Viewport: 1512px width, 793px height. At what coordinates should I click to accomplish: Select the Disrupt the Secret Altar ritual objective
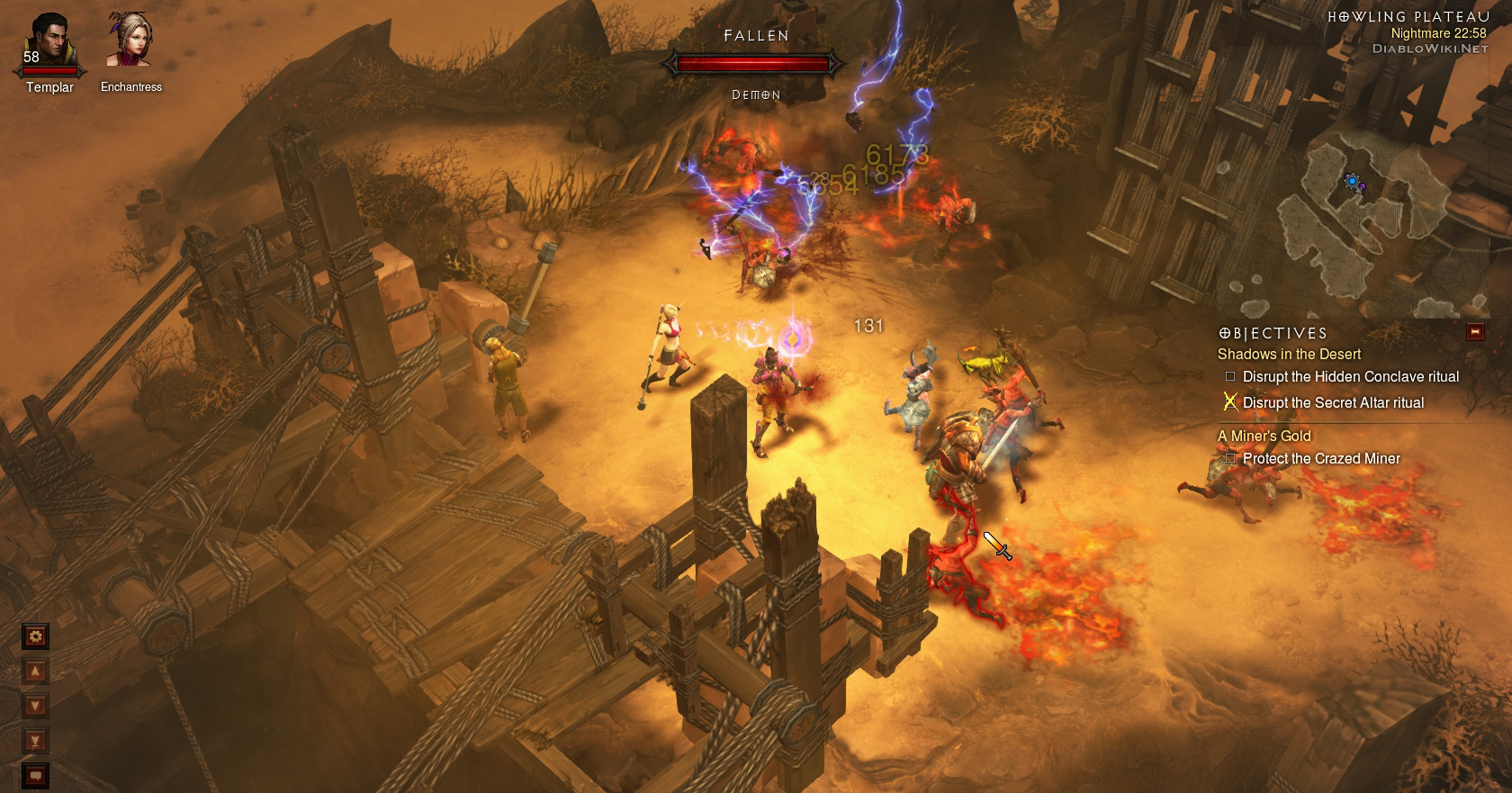click(x=1333, y=403)
